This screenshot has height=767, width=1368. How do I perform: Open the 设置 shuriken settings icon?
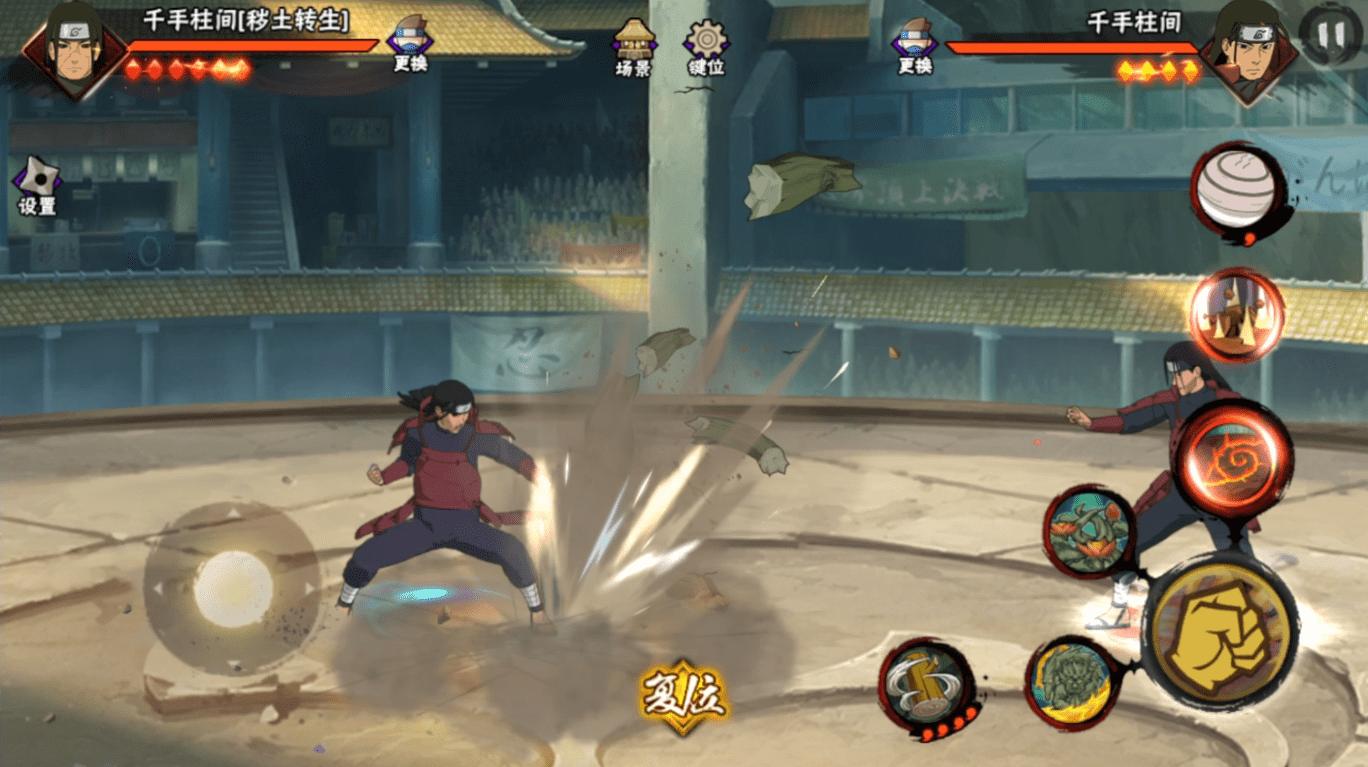pyautogui.click(x=37, y=183)
